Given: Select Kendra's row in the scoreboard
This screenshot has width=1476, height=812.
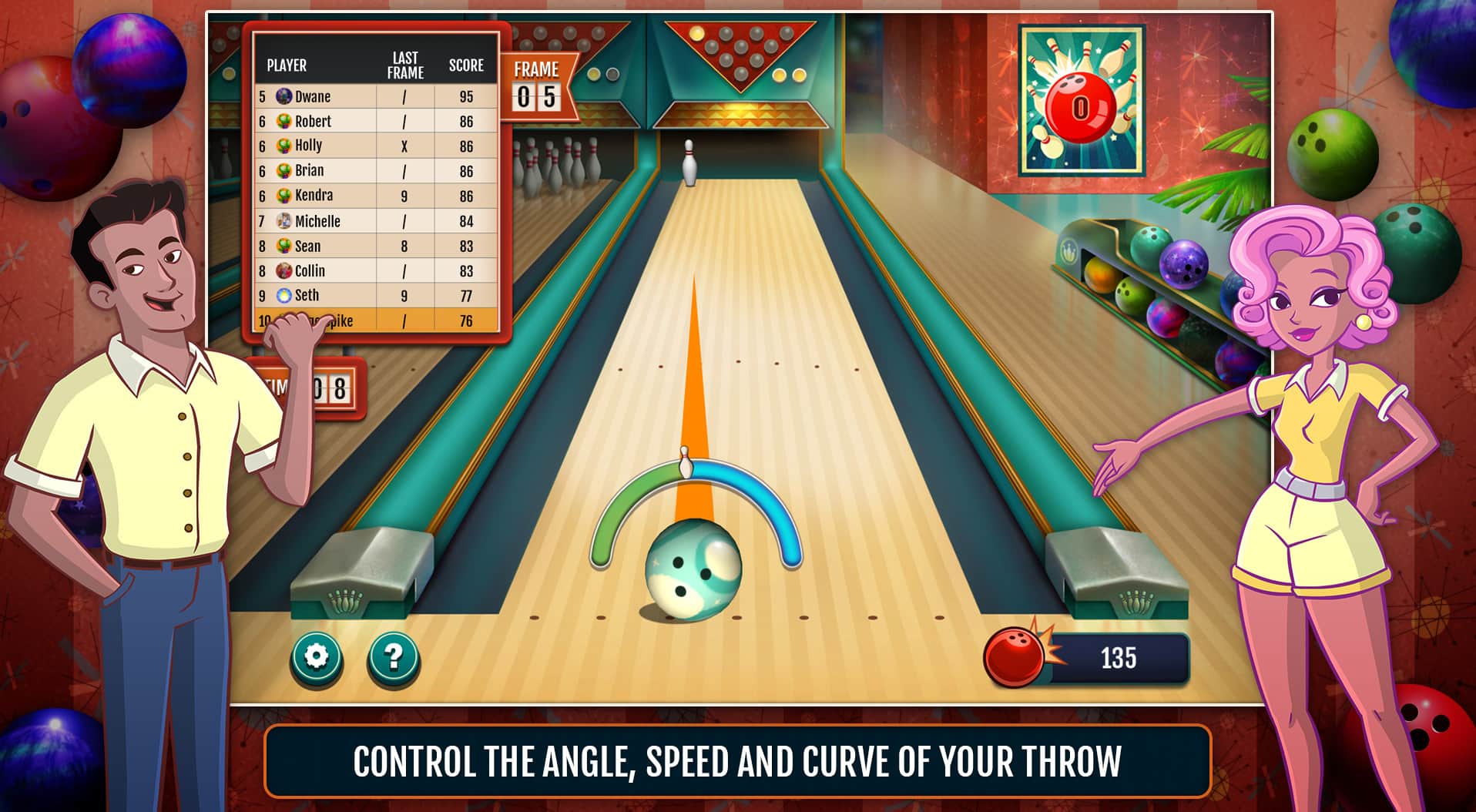Looking at the screenshot, I should tap(370, 196).
